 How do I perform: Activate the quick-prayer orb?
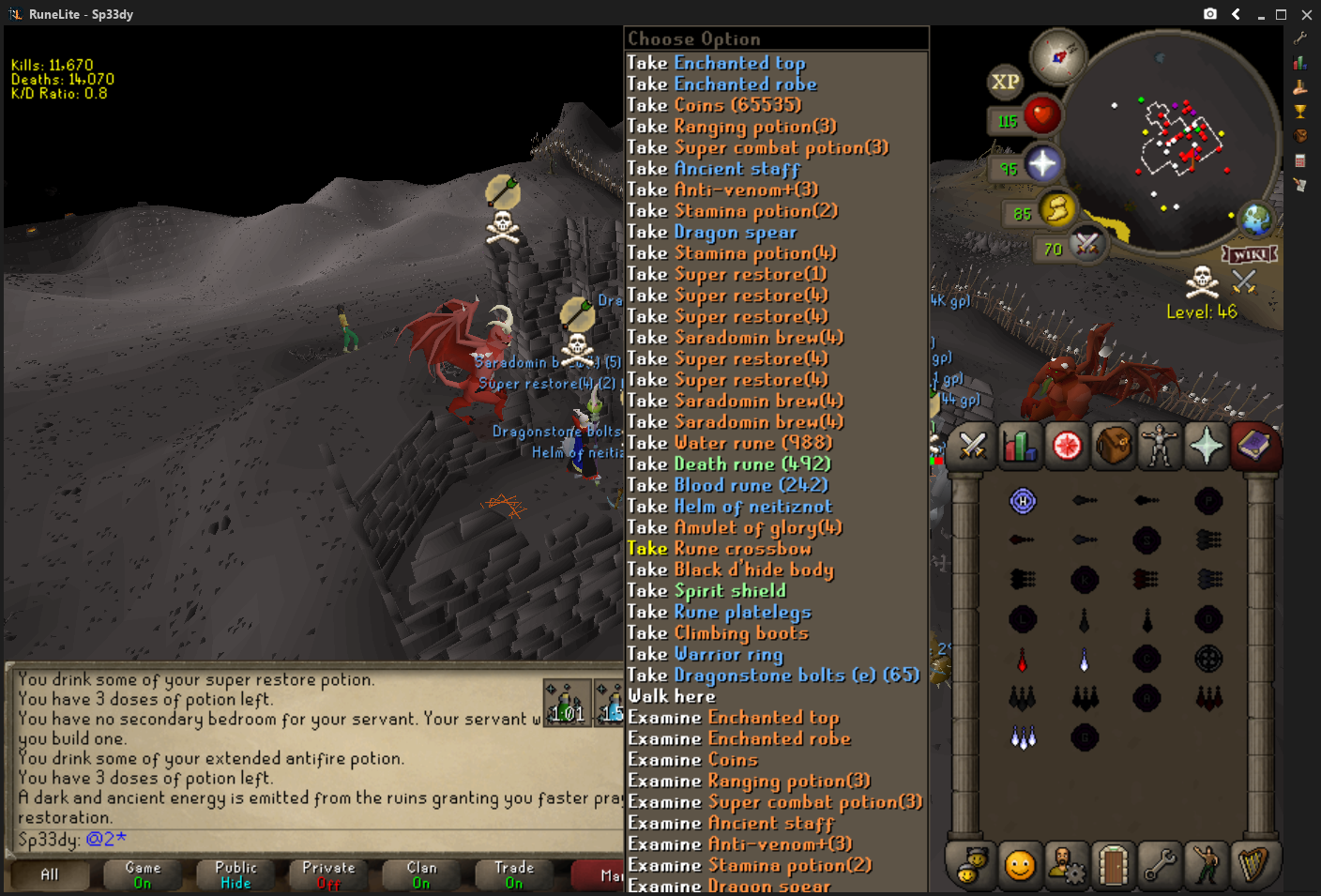point(1042,164)
